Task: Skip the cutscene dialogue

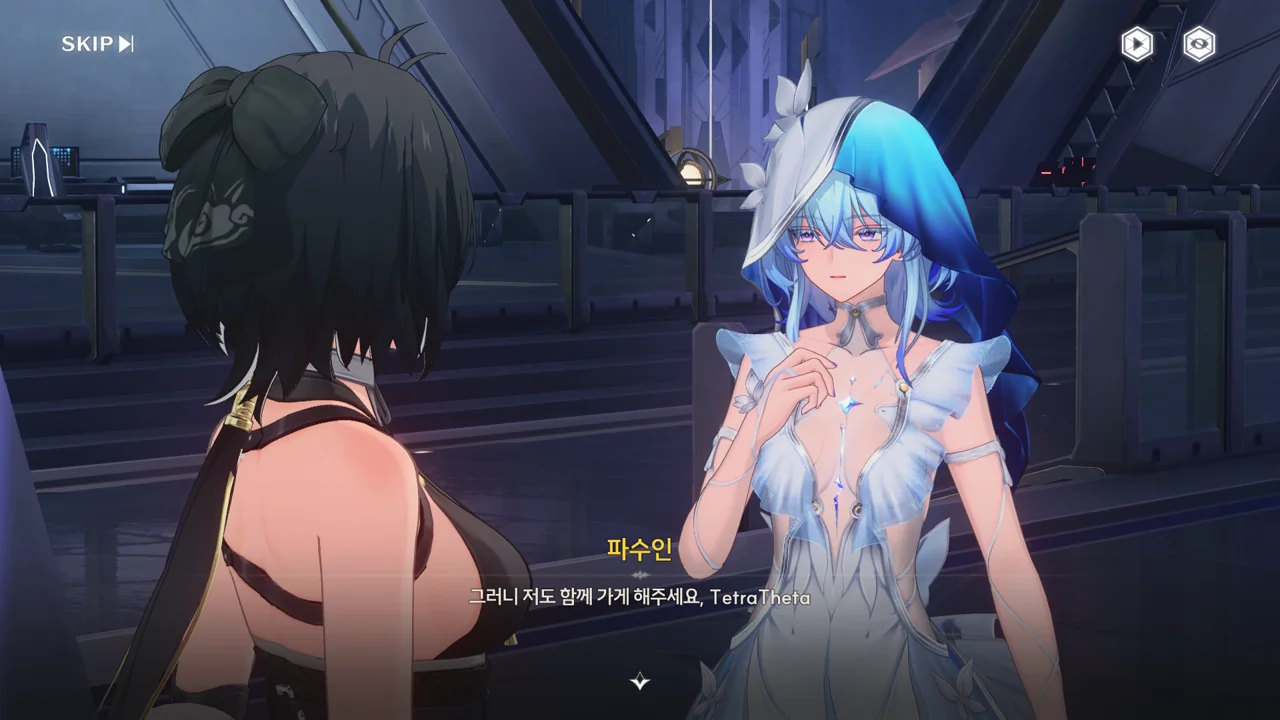Action: pos(97,44)
